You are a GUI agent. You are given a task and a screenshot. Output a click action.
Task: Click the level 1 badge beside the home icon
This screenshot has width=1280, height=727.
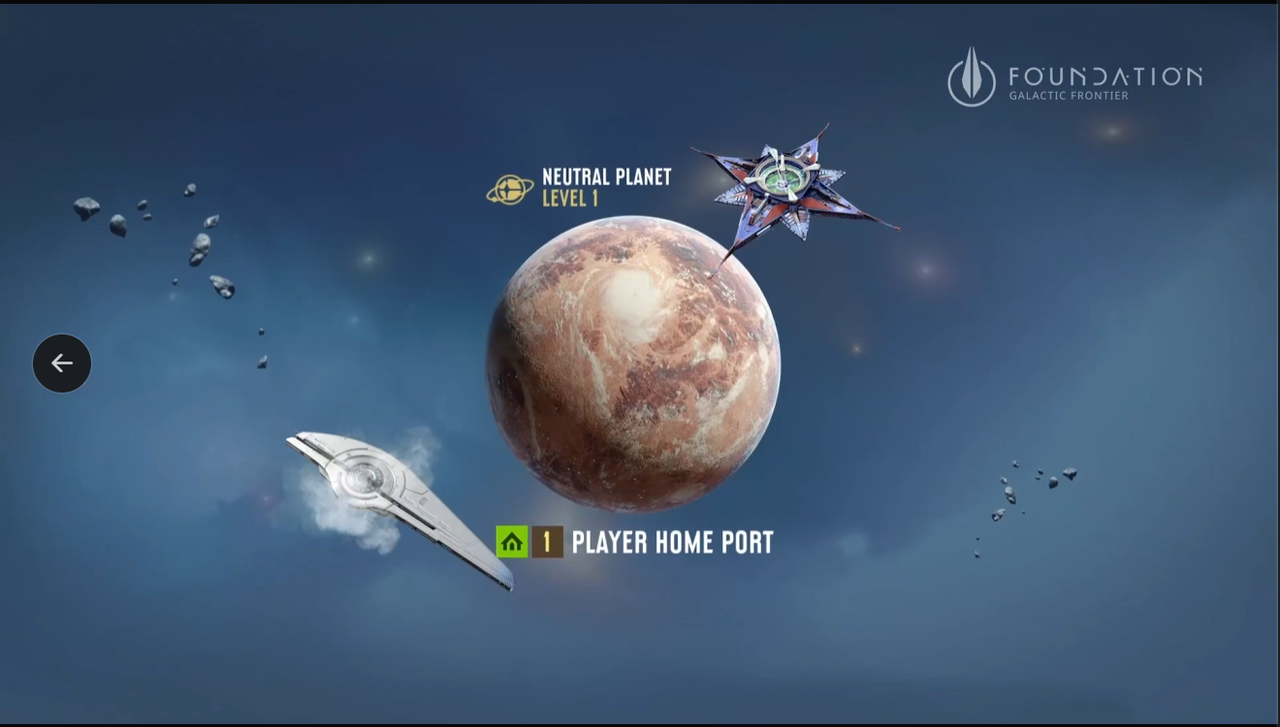click(x=546, y=541)
